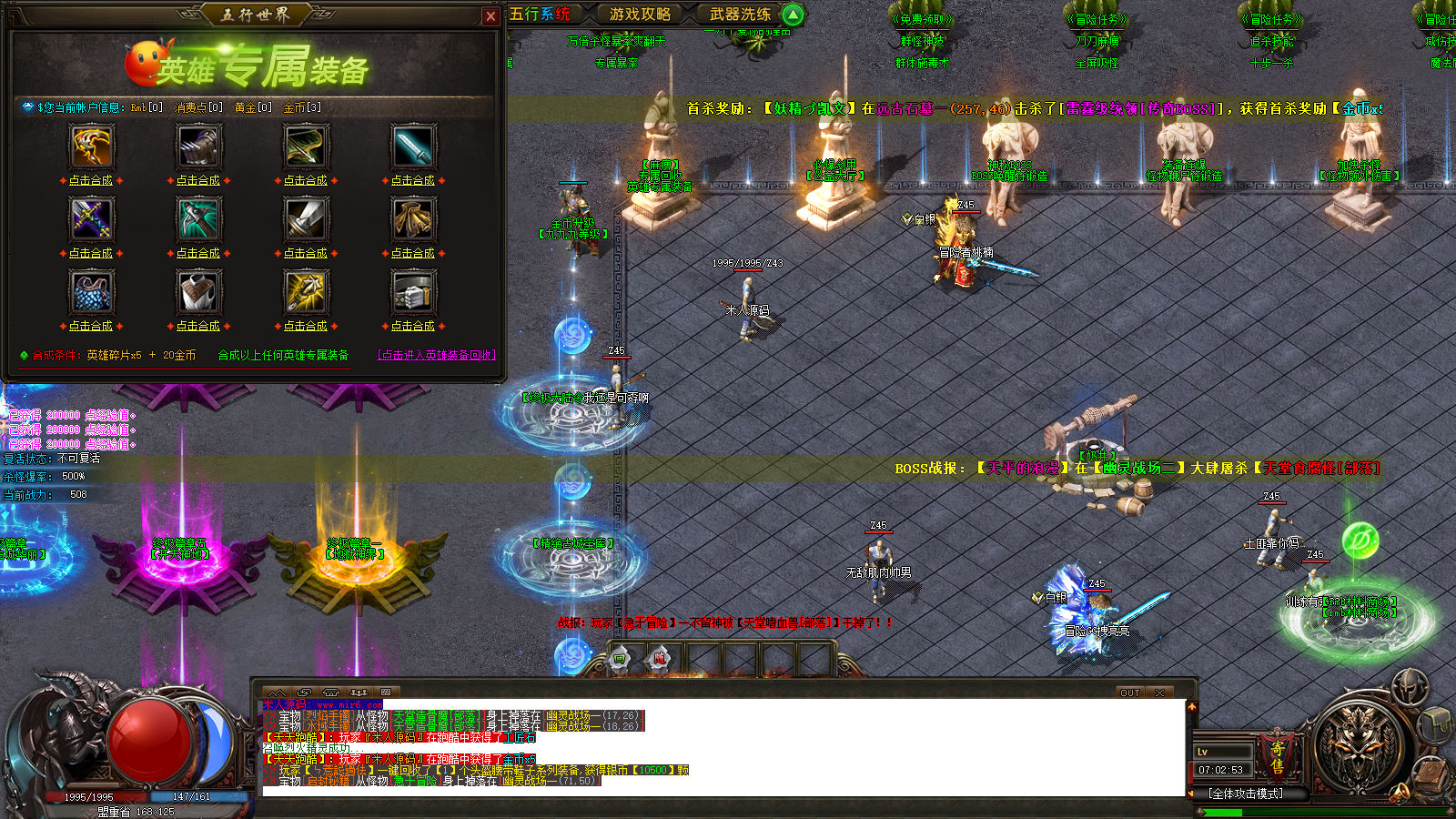Click 点击合成 under the white sword icon
Image resolution: width=1456 pixels, height=819 pixels.
point(306,253)
